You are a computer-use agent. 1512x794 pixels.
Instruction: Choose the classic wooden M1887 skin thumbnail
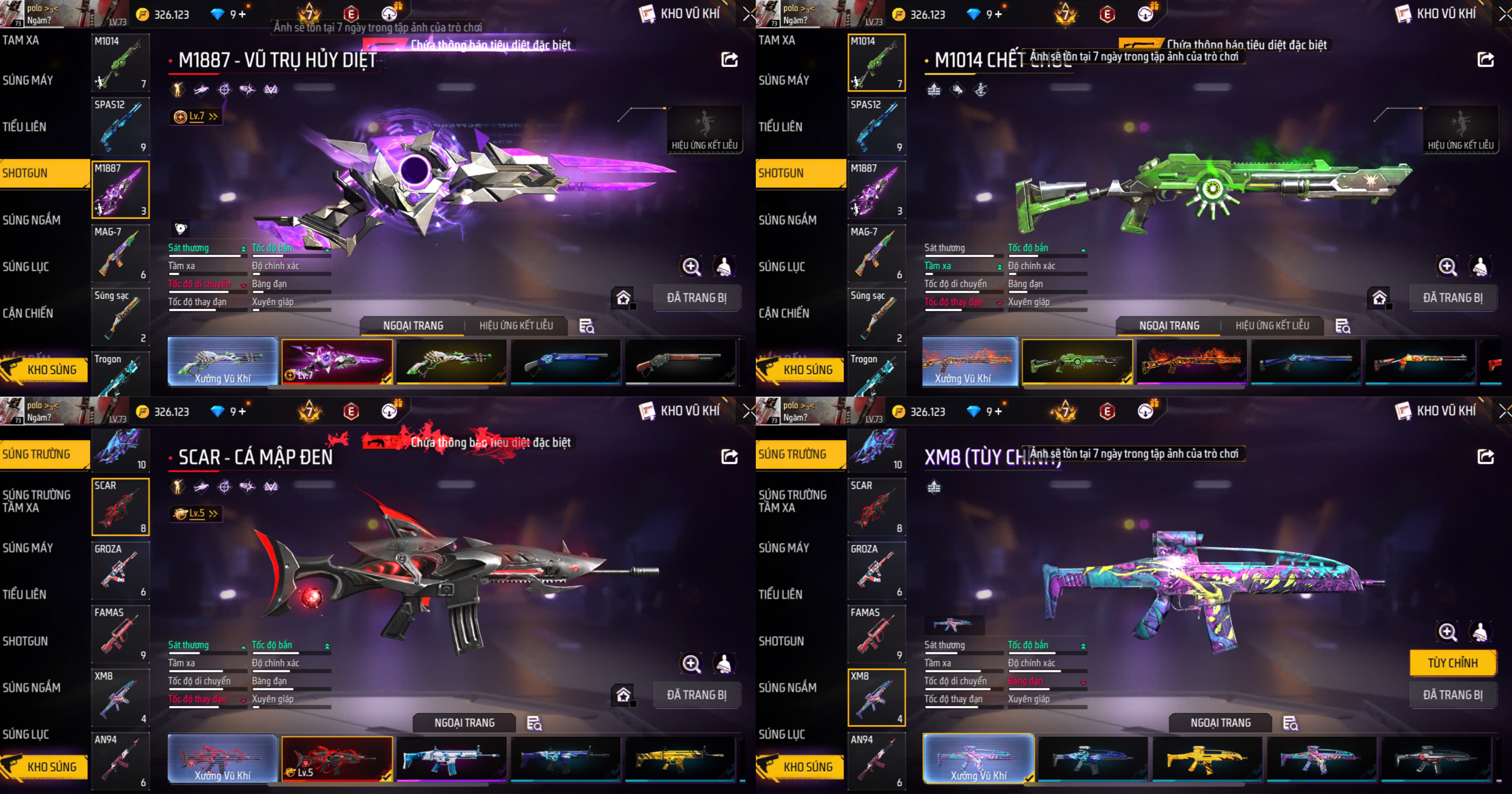point(680,360)
